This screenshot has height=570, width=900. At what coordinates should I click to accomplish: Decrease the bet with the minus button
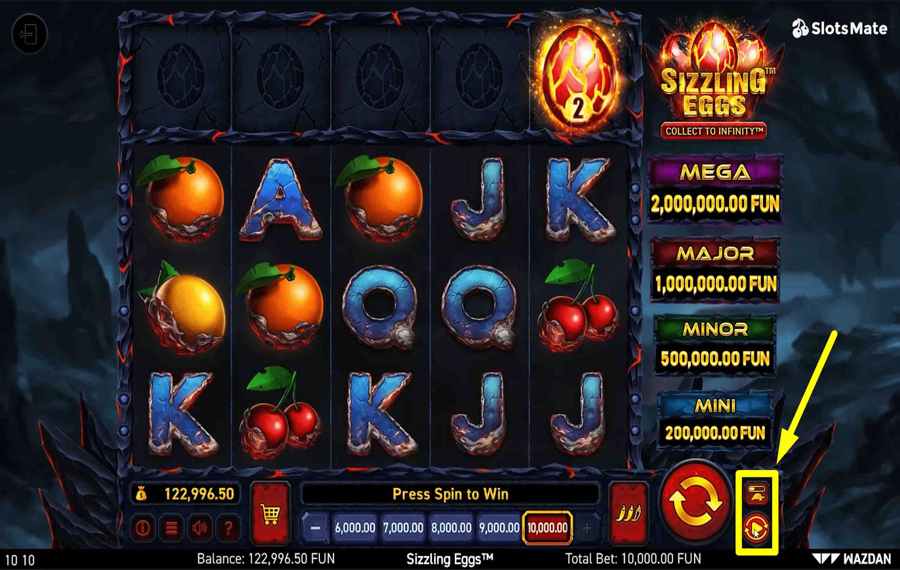point(316,527)
